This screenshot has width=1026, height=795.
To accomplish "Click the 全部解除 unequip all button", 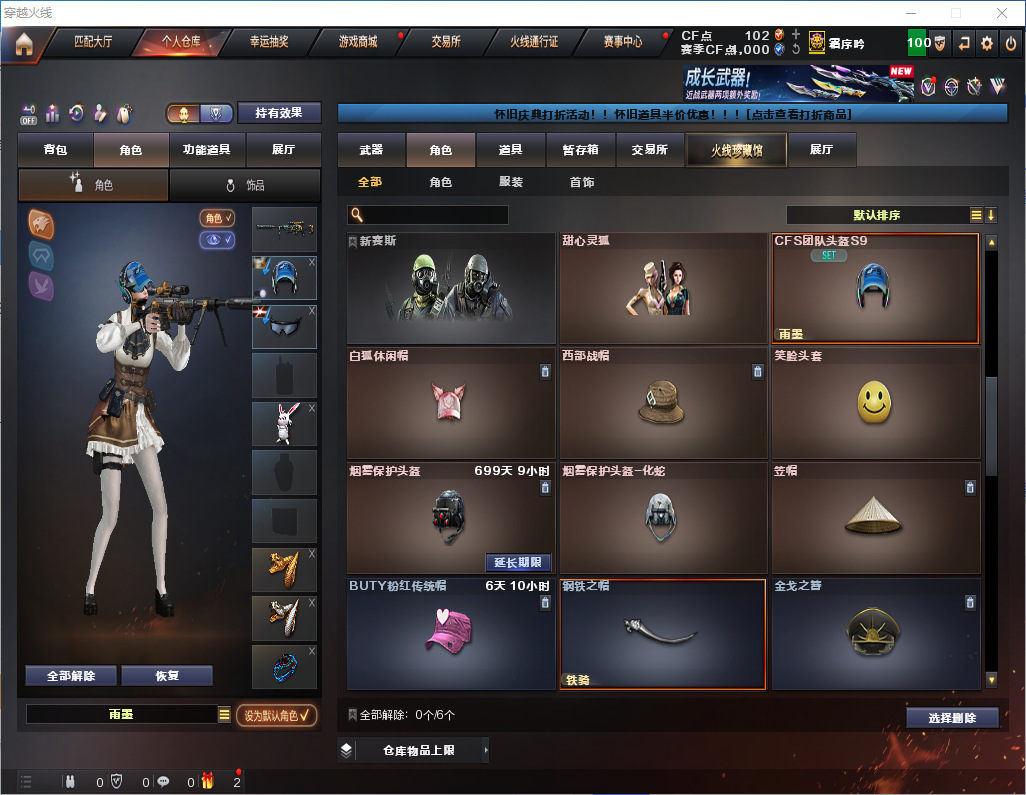I will (x=70, y=676).
